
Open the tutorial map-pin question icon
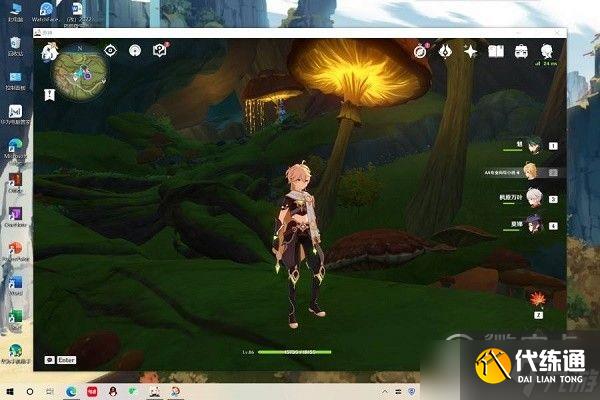(159, 50)
